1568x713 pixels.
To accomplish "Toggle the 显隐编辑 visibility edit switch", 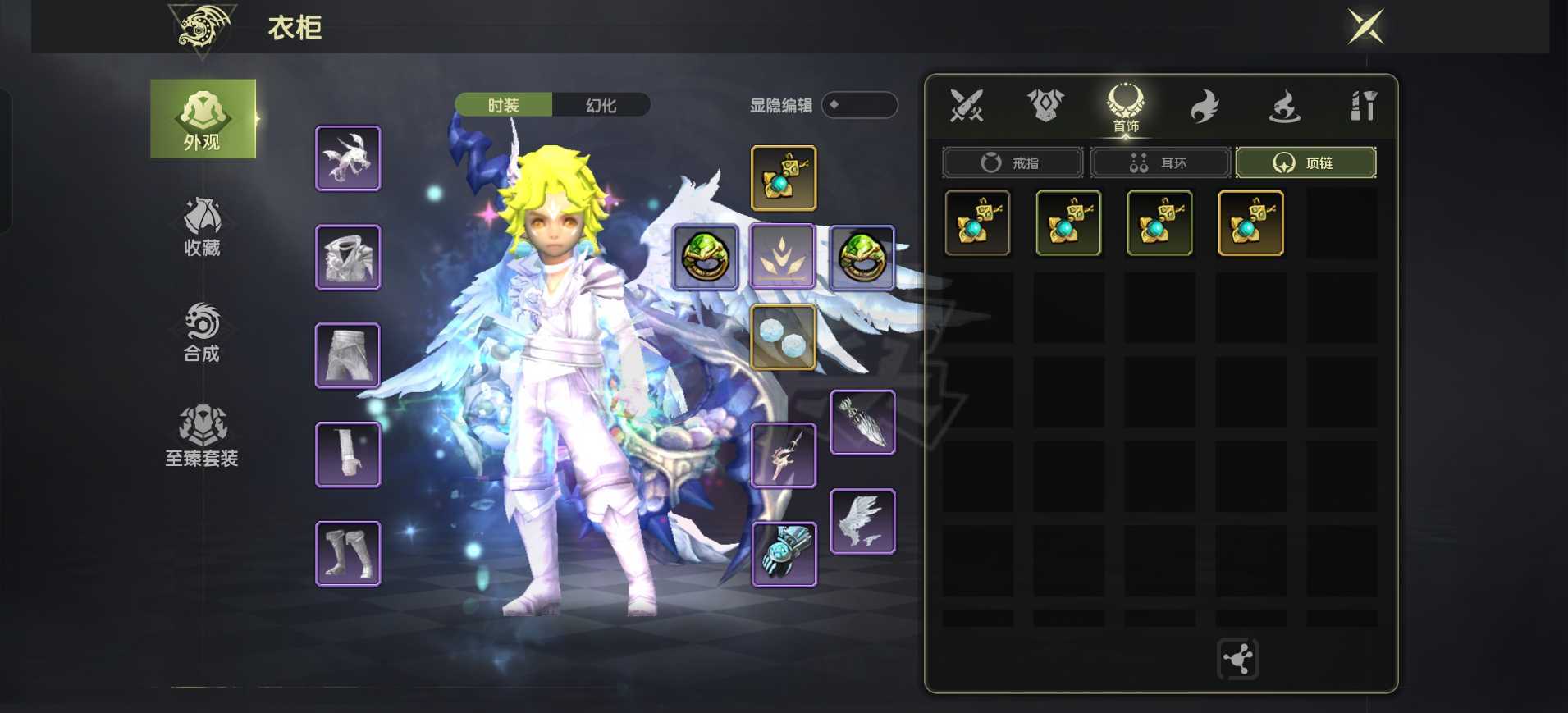I will (858, 105).
